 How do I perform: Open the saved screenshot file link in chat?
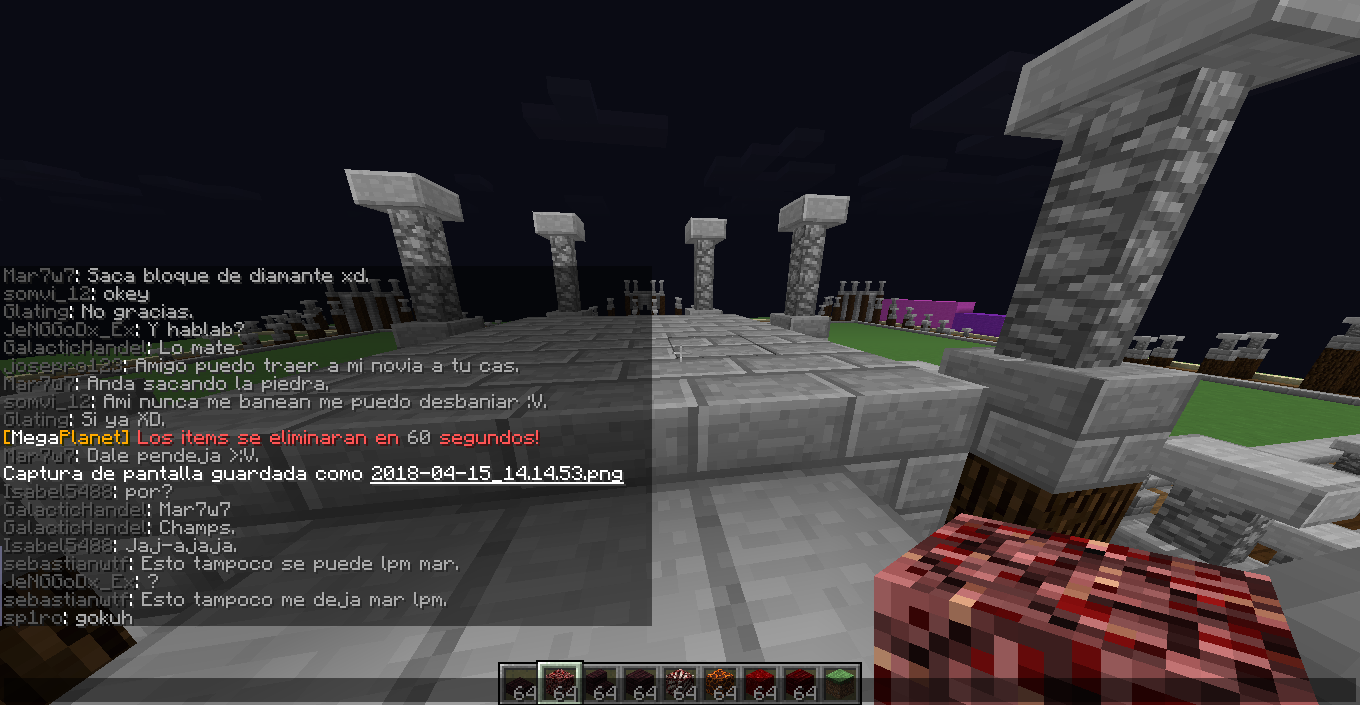click(496, 474)
